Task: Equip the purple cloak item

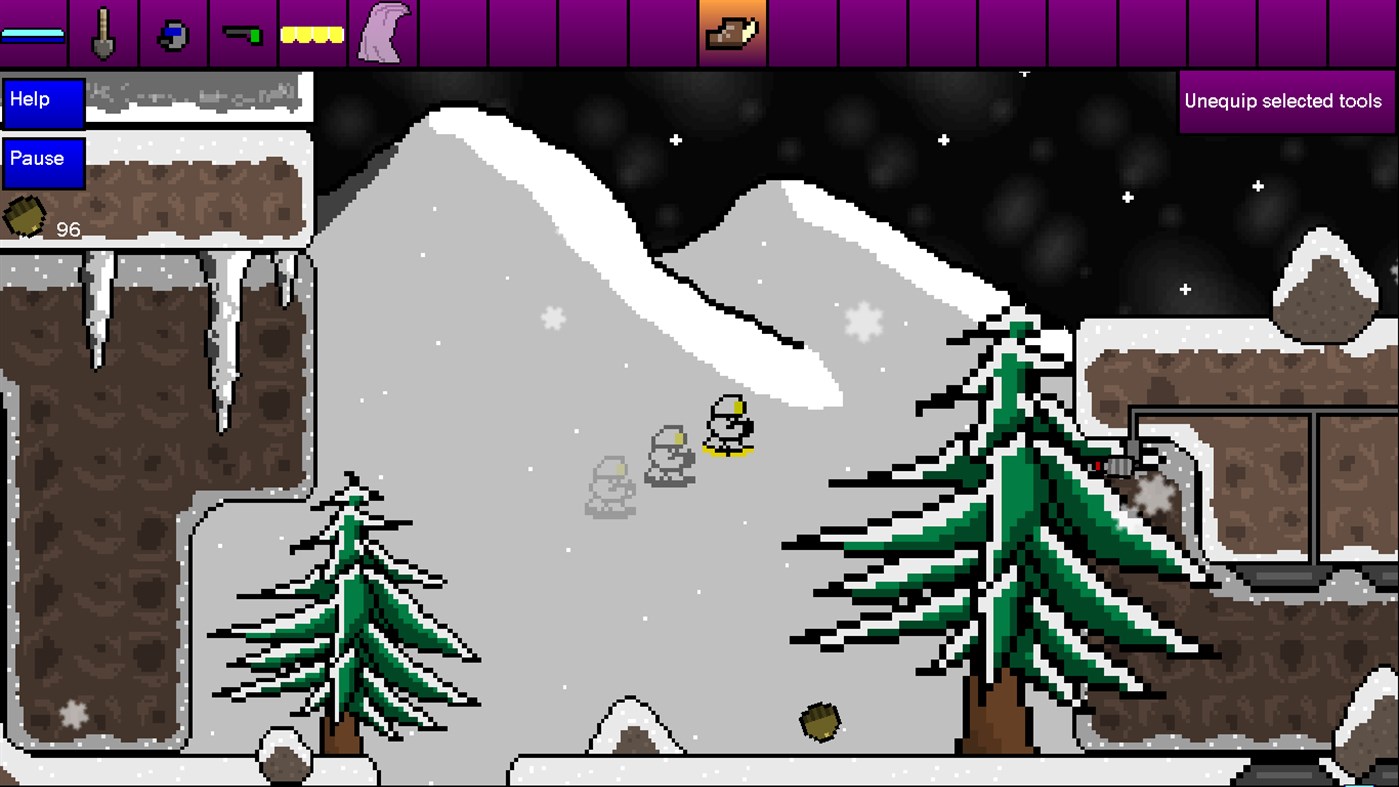Action: (383, 33)
